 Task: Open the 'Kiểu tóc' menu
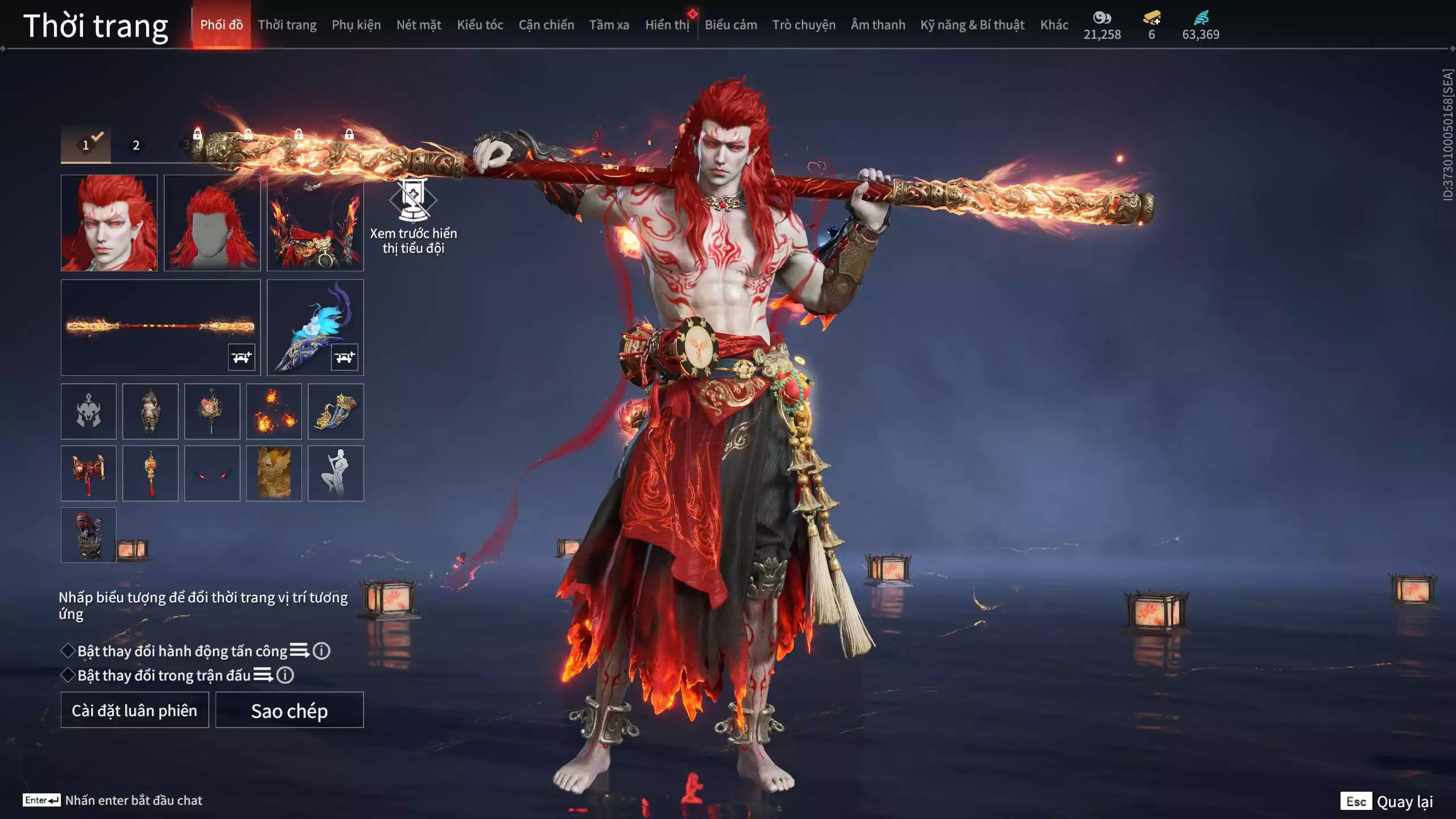[x=479, y=24]
